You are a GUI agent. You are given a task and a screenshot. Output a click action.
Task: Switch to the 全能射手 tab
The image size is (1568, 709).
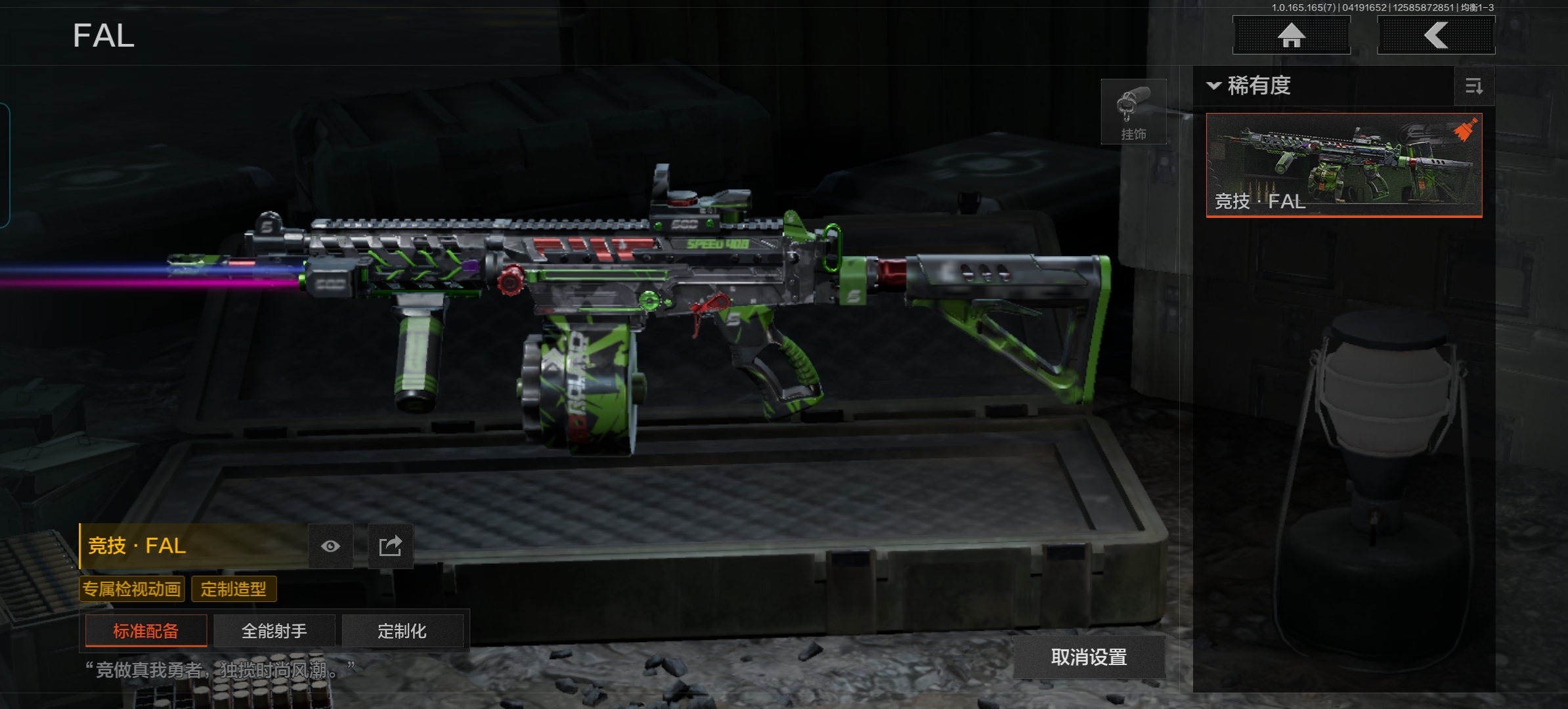[x=274, y=631]
